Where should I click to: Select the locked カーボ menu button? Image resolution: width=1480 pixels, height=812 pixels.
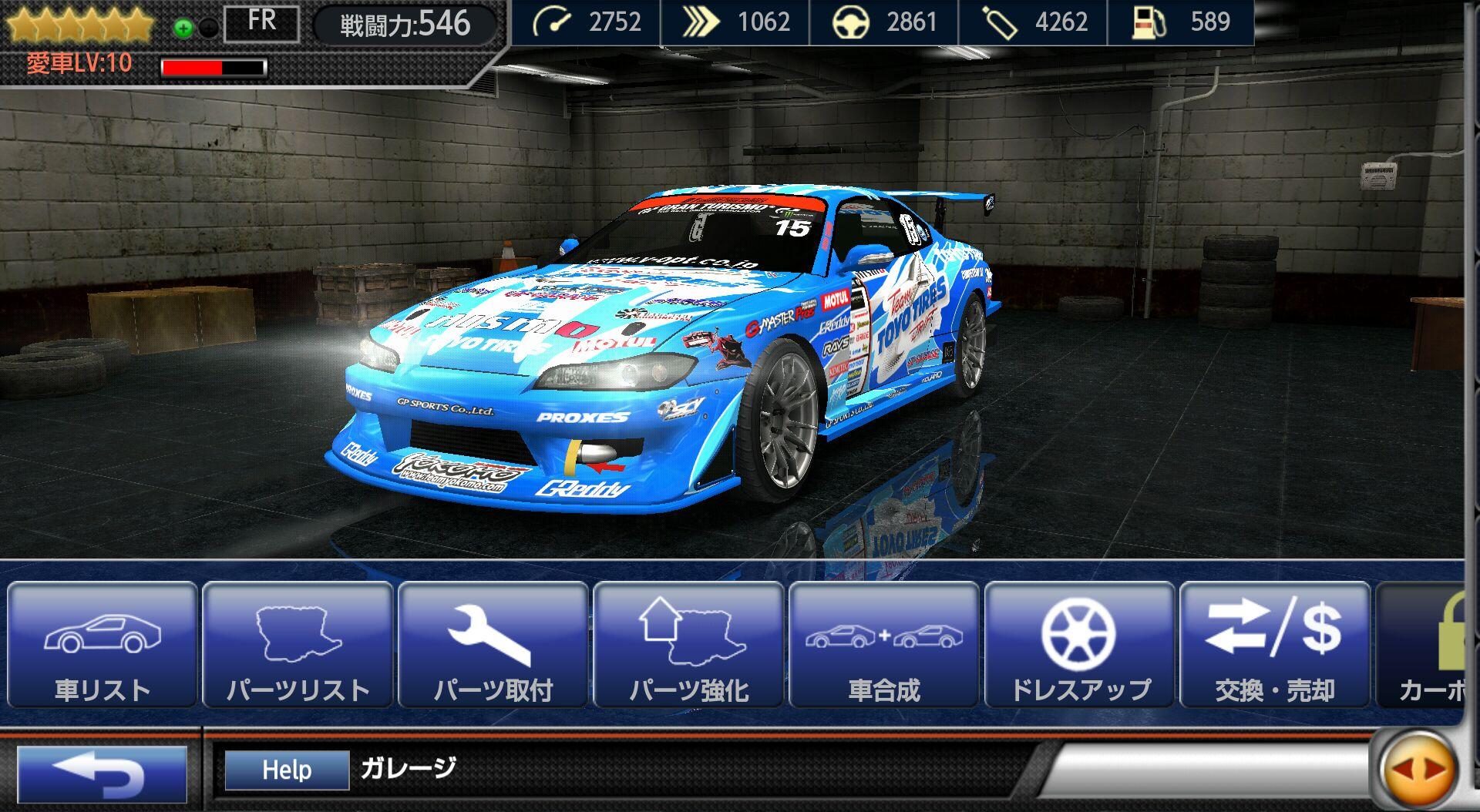1424,646
